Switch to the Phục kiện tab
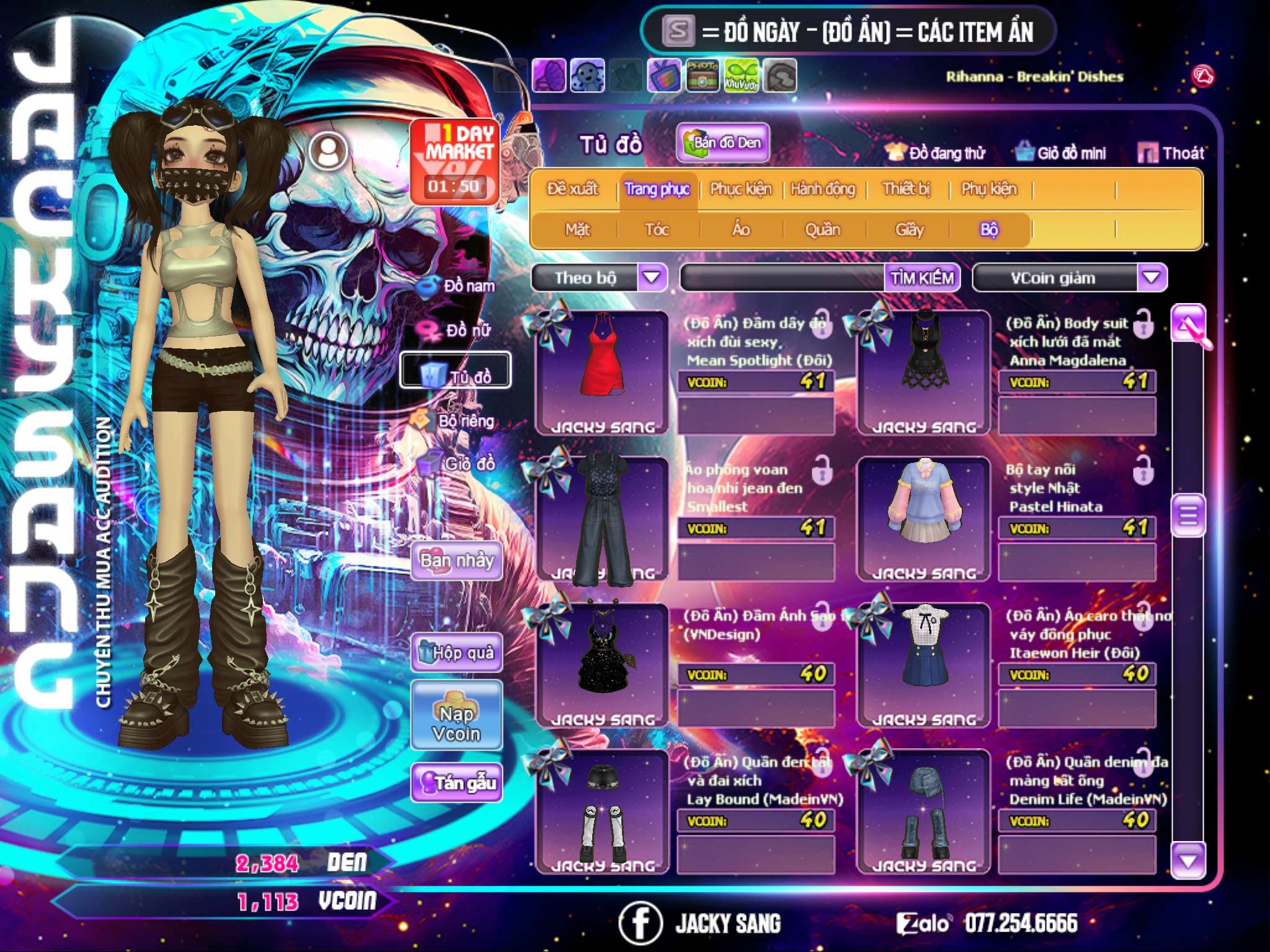This screenshot has width=1270, height=952. pos(740,188)
